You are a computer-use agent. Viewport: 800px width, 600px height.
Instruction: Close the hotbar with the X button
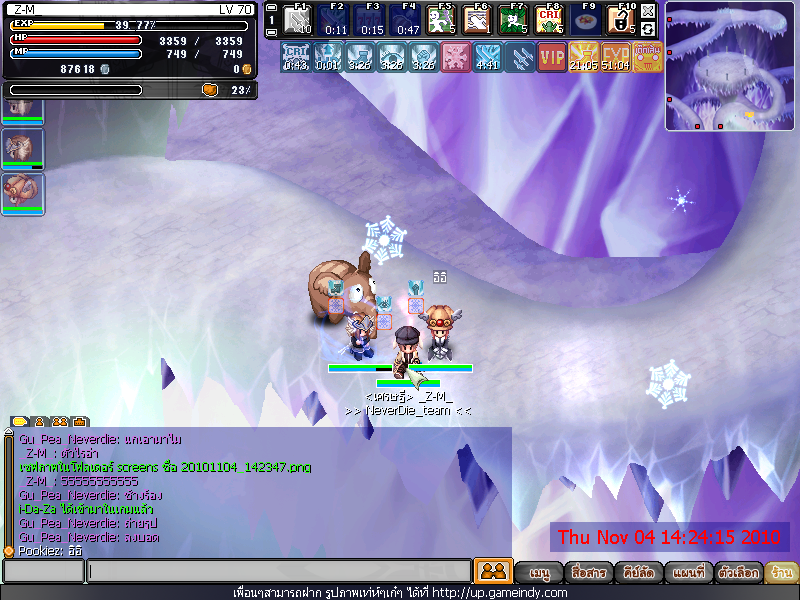[648, 11]
